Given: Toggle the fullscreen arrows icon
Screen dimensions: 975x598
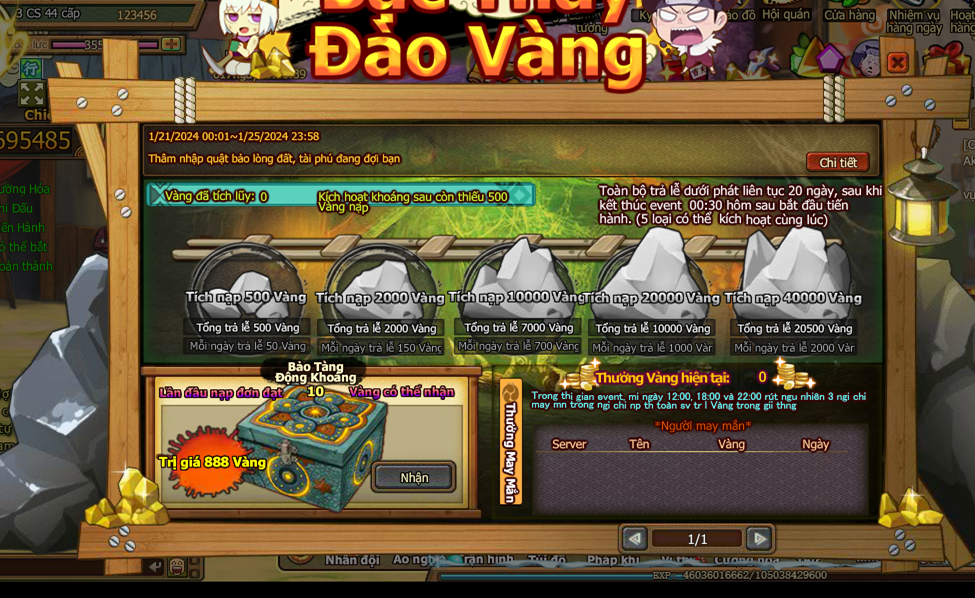Looking at the screenshot, I should point(32,93).
